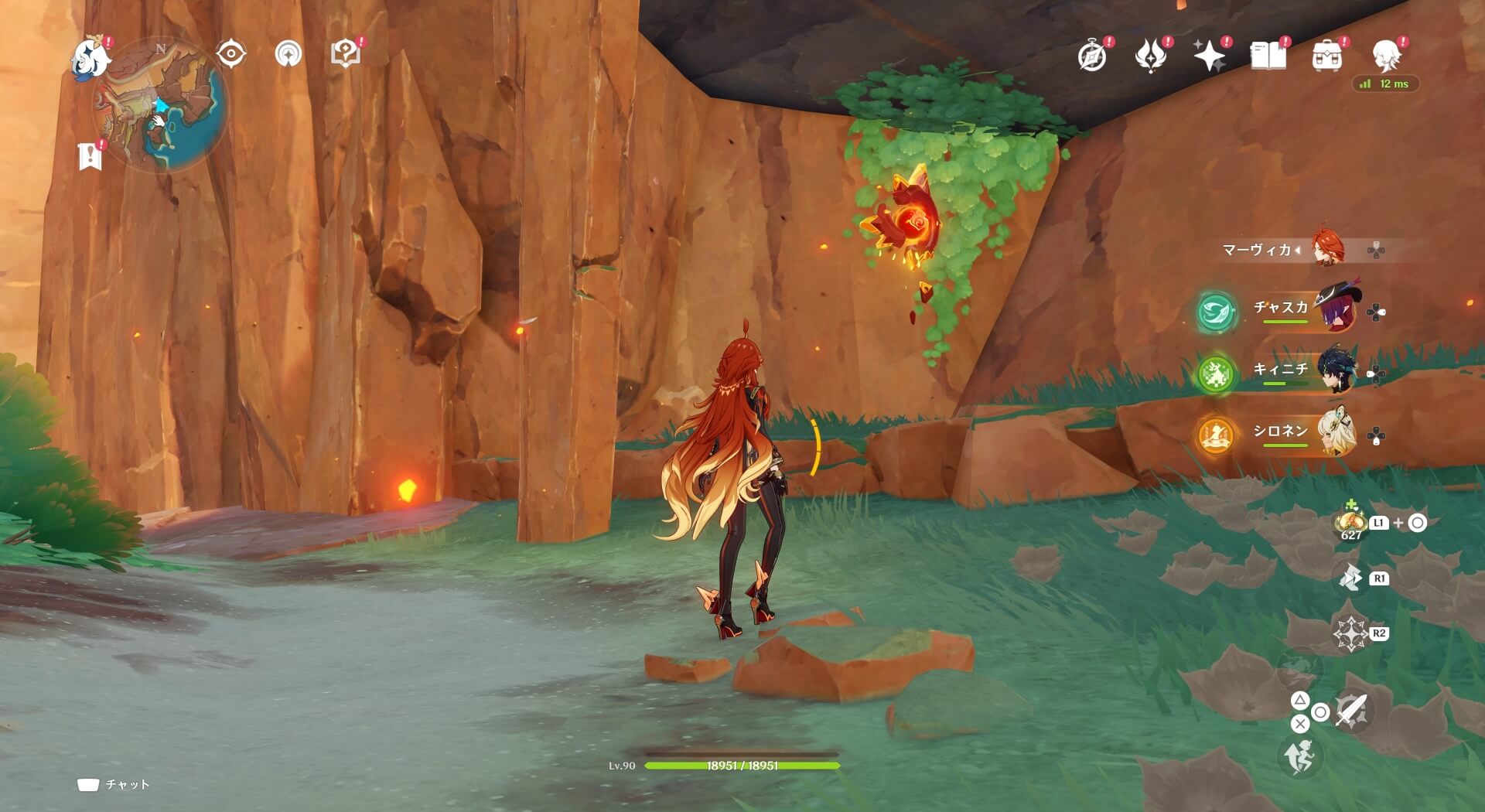1485x812 pixels.
Task: Open the events flame emblem icon
Action: (x=1150, y=56)
